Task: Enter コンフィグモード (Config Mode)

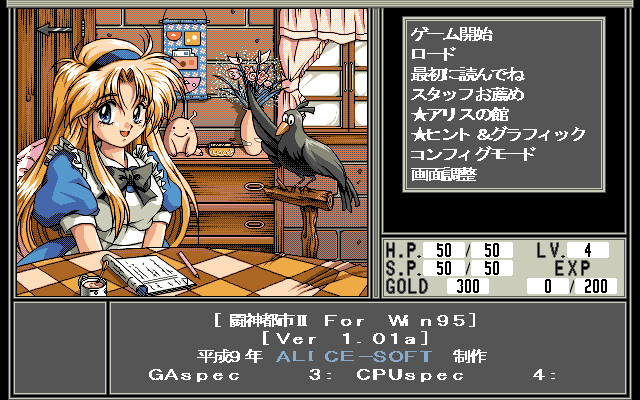Action: click(x=473, y=154)
